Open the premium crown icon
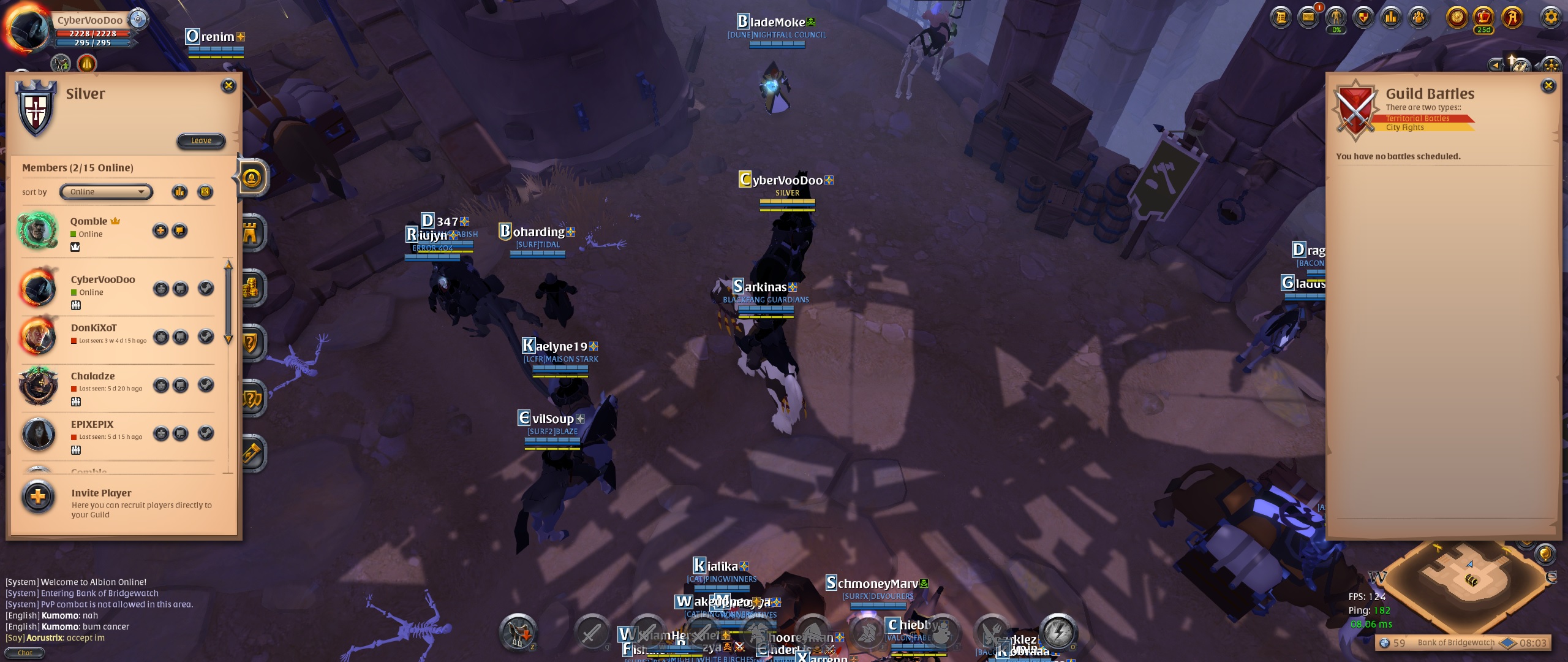The width and height of the screenshot is (1568, 662). 1483,17
